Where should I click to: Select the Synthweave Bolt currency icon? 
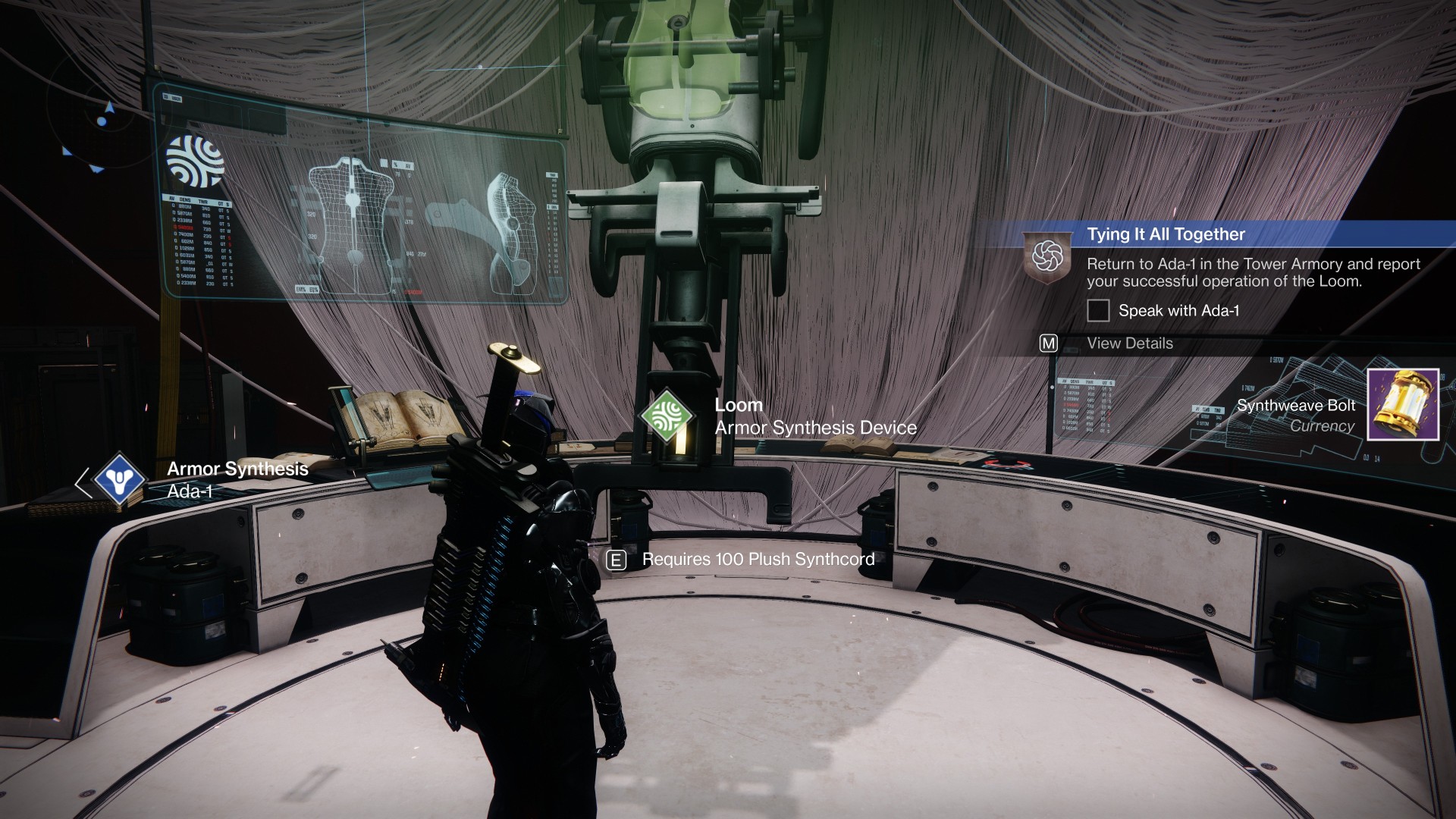(x=1402, y=404)
